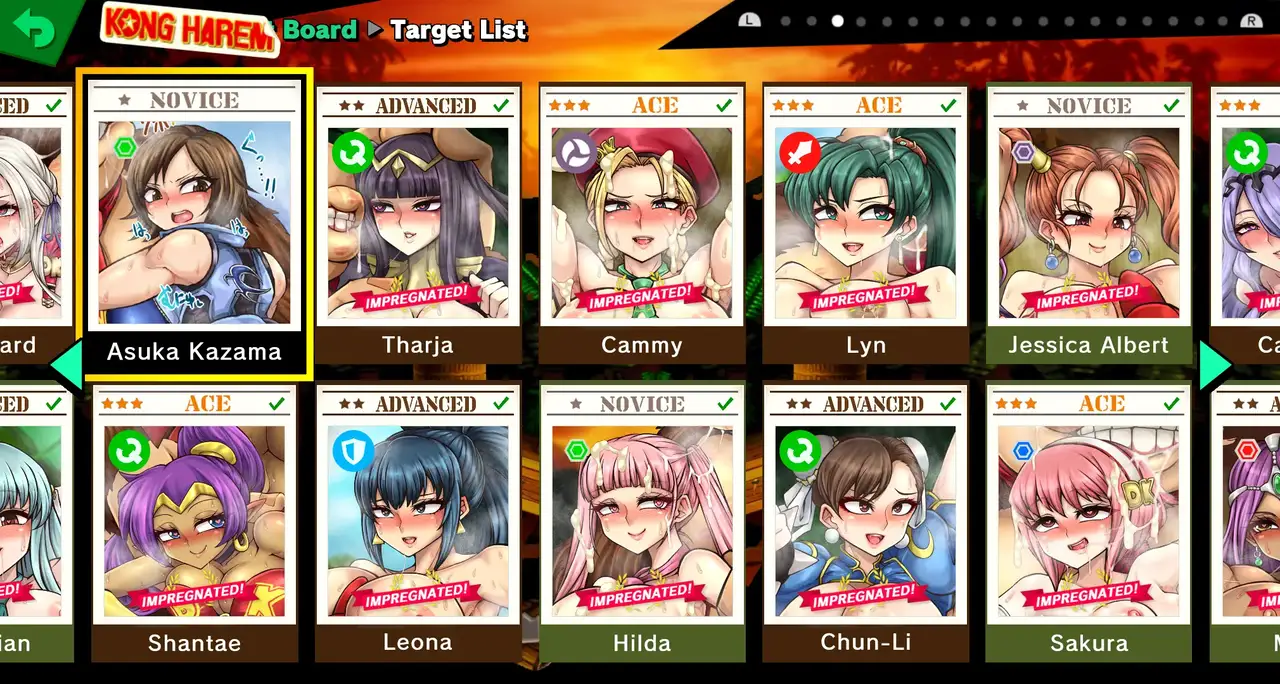Go to the Board breadcrumb

[319, 30]
